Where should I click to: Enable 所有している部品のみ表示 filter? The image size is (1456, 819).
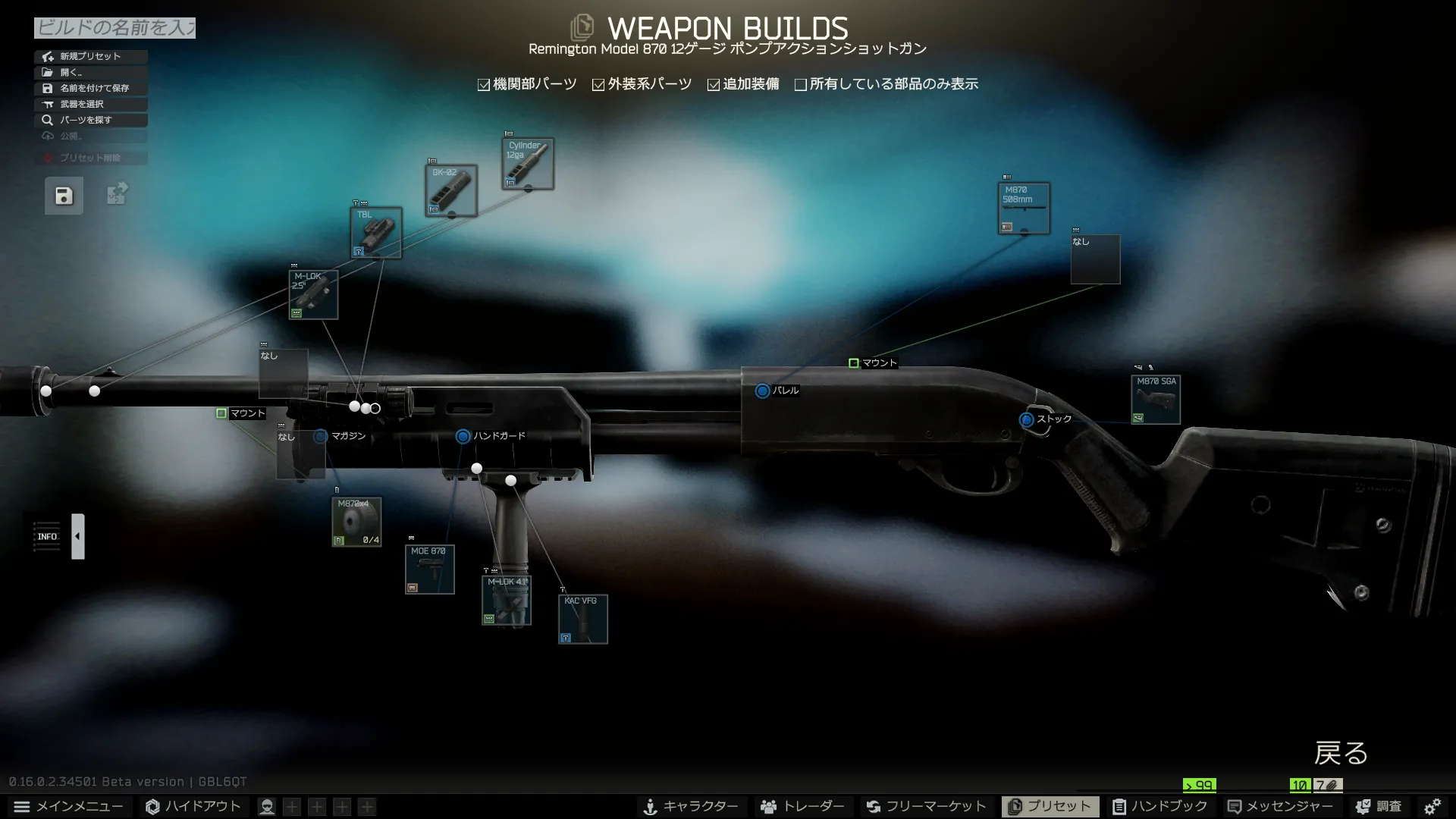pos(801,85)
